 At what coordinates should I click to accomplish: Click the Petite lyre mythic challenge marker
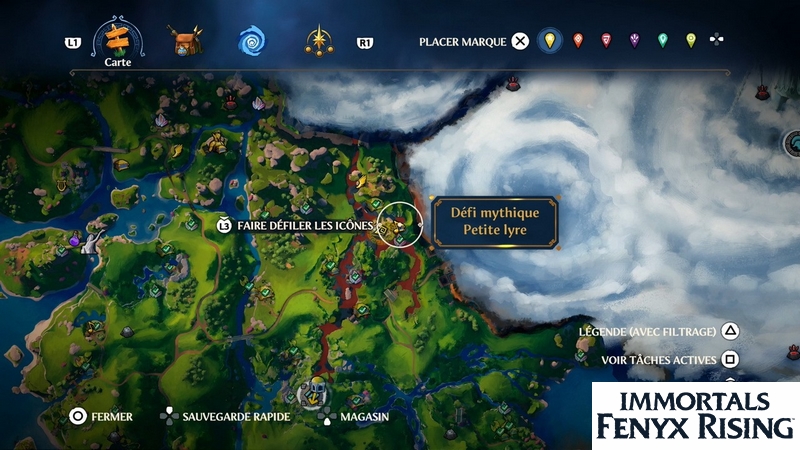[x=399, y=226]
